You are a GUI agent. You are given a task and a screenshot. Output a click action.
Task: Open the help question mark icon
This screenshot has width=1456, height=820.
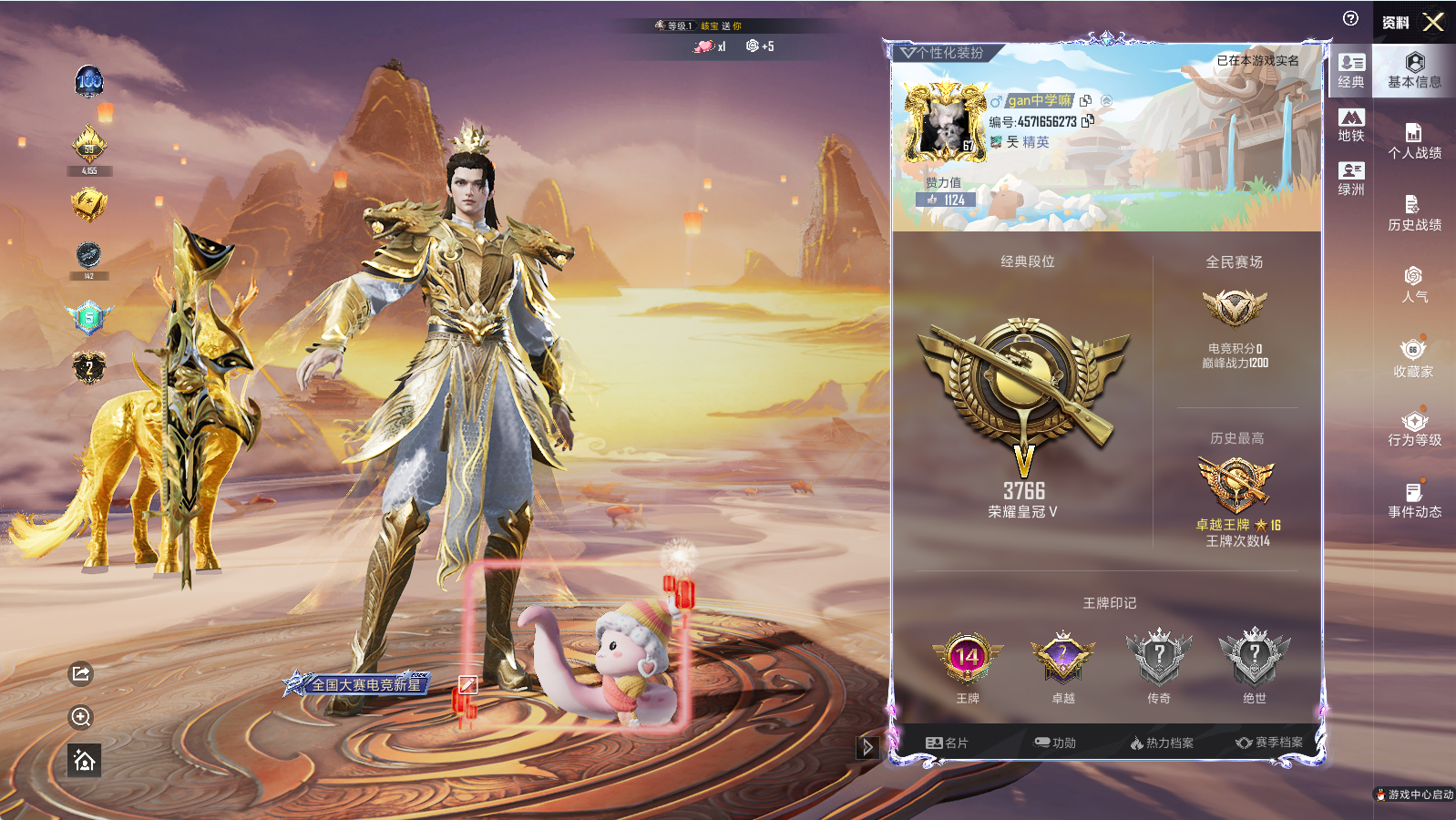pyautogui.click(x=1350, y=18)
